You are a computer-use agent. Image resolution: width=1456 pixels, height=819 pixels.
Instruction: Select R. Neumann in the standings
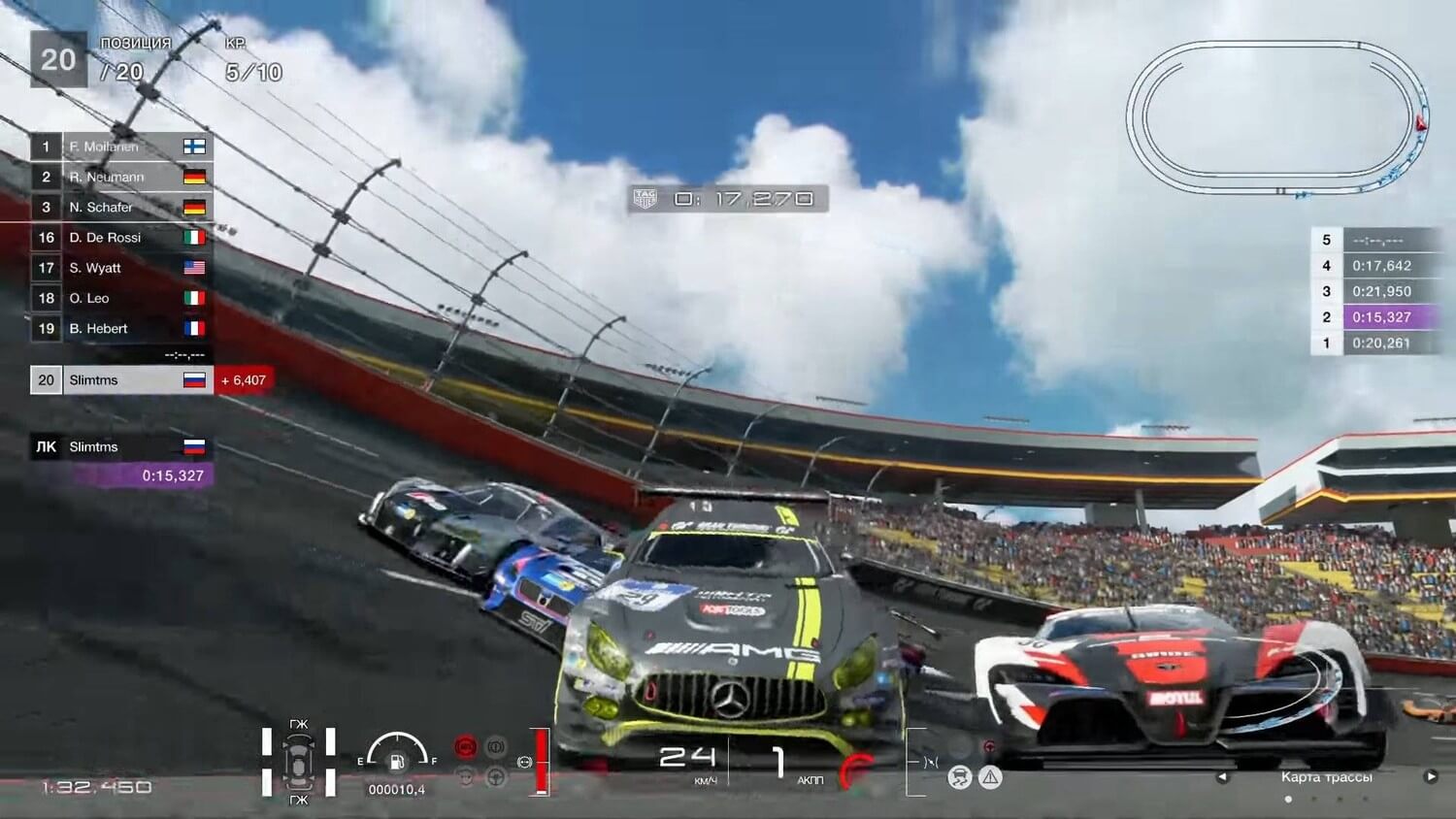[x=122, y=177]
